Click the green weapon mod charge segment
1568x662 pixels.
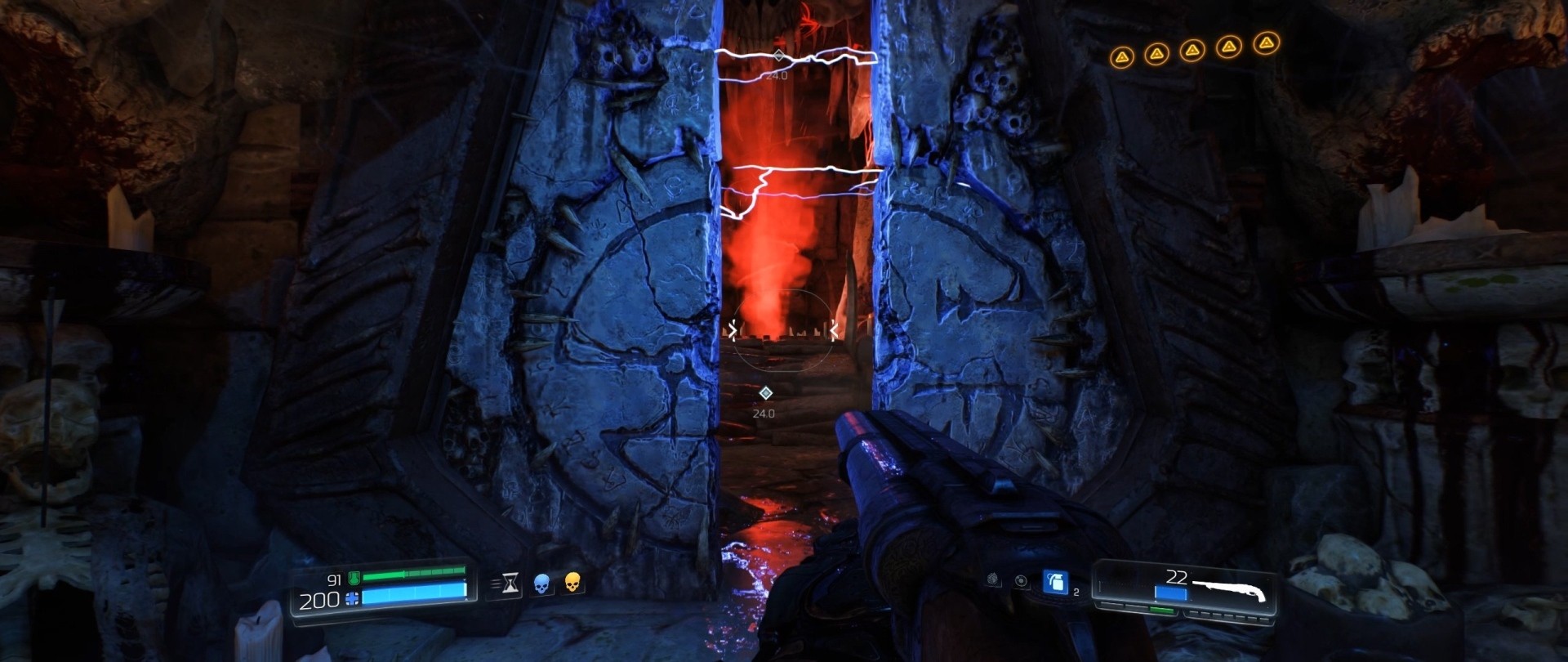pos(1160,610)
